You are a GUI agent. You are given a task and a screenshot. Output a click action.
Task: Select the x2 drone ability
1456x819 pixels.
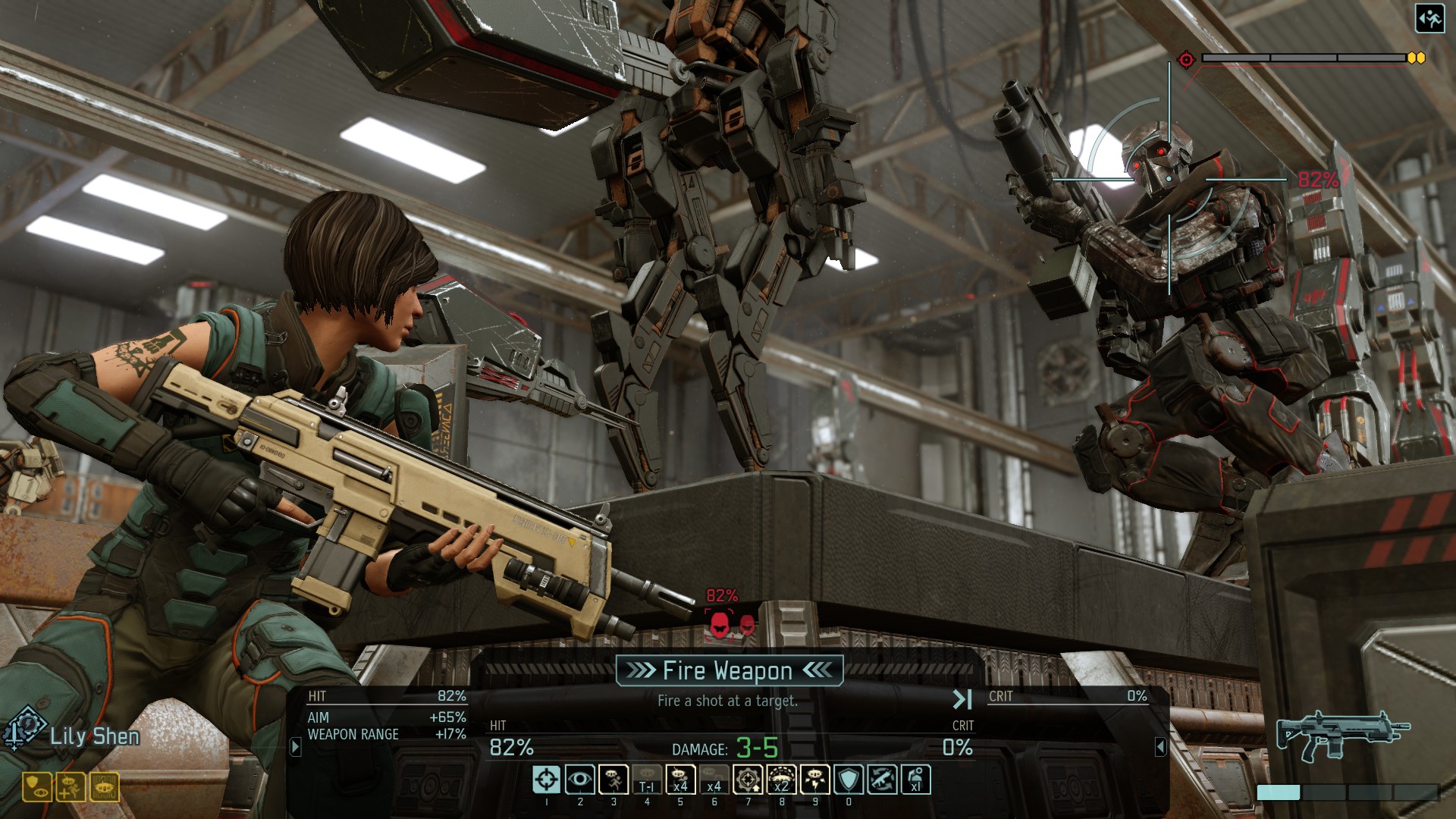pyautogui.click(x=781, y=780)
